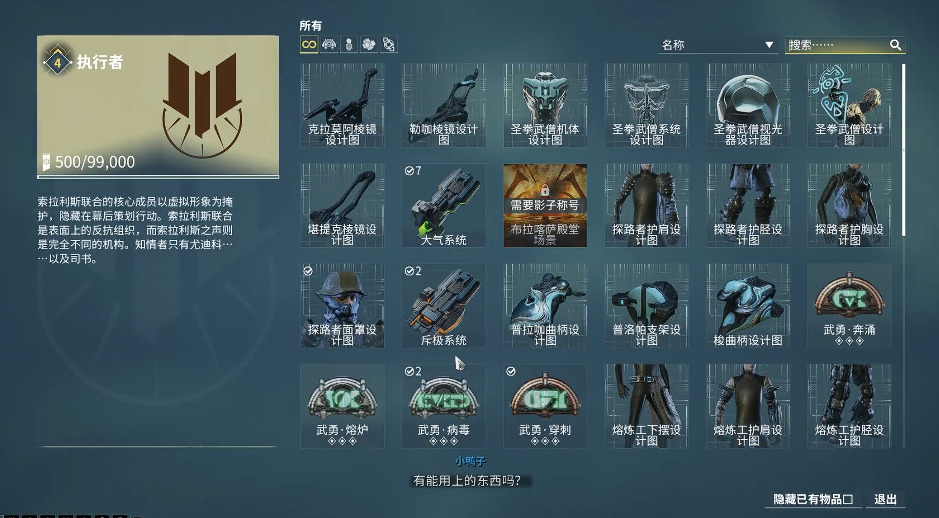Choose the 武勇·熔炉 mod

[x=342, y=406]
